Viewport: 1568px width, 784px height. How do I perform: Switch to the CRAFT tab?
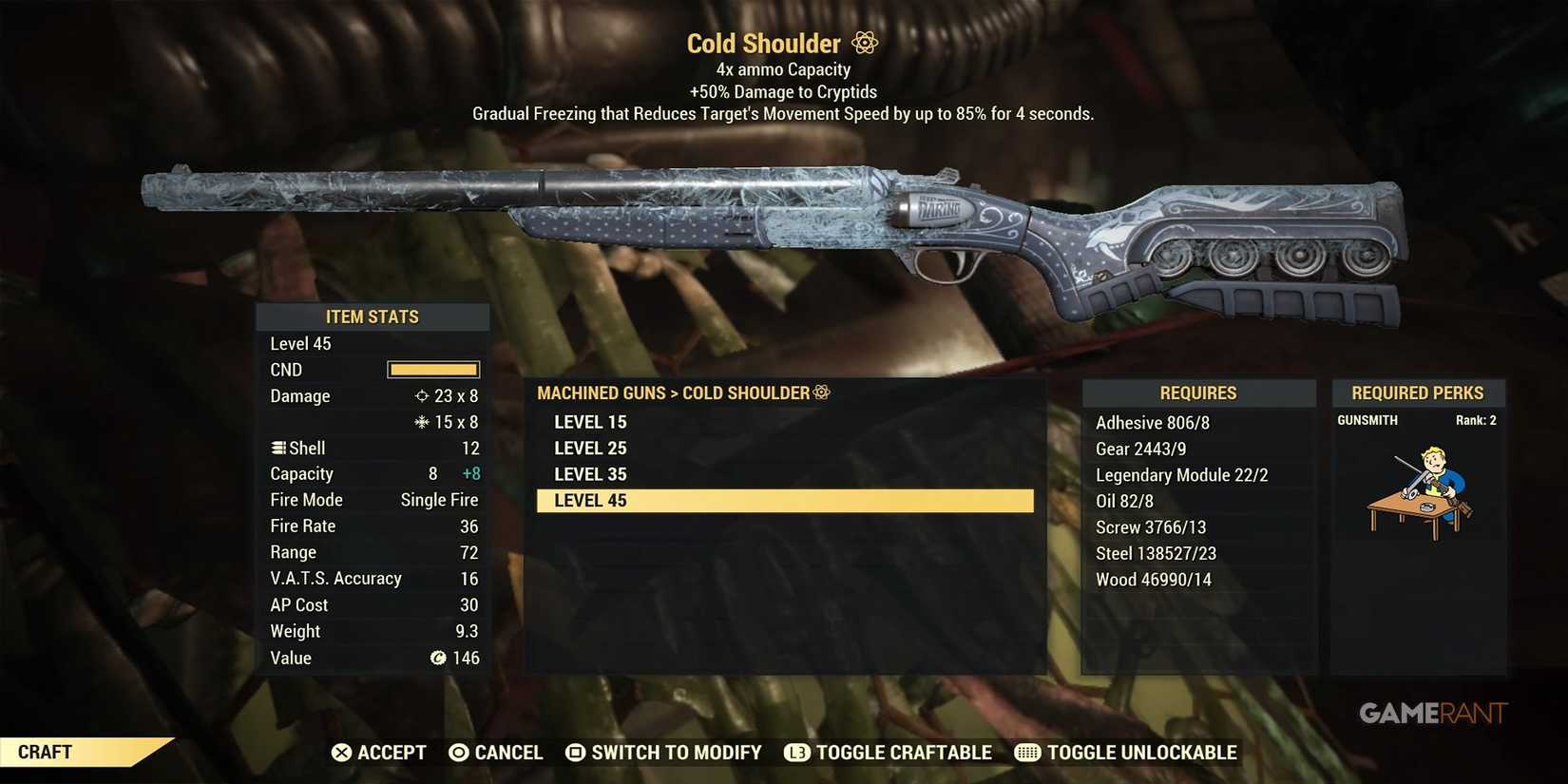(46, 751)
